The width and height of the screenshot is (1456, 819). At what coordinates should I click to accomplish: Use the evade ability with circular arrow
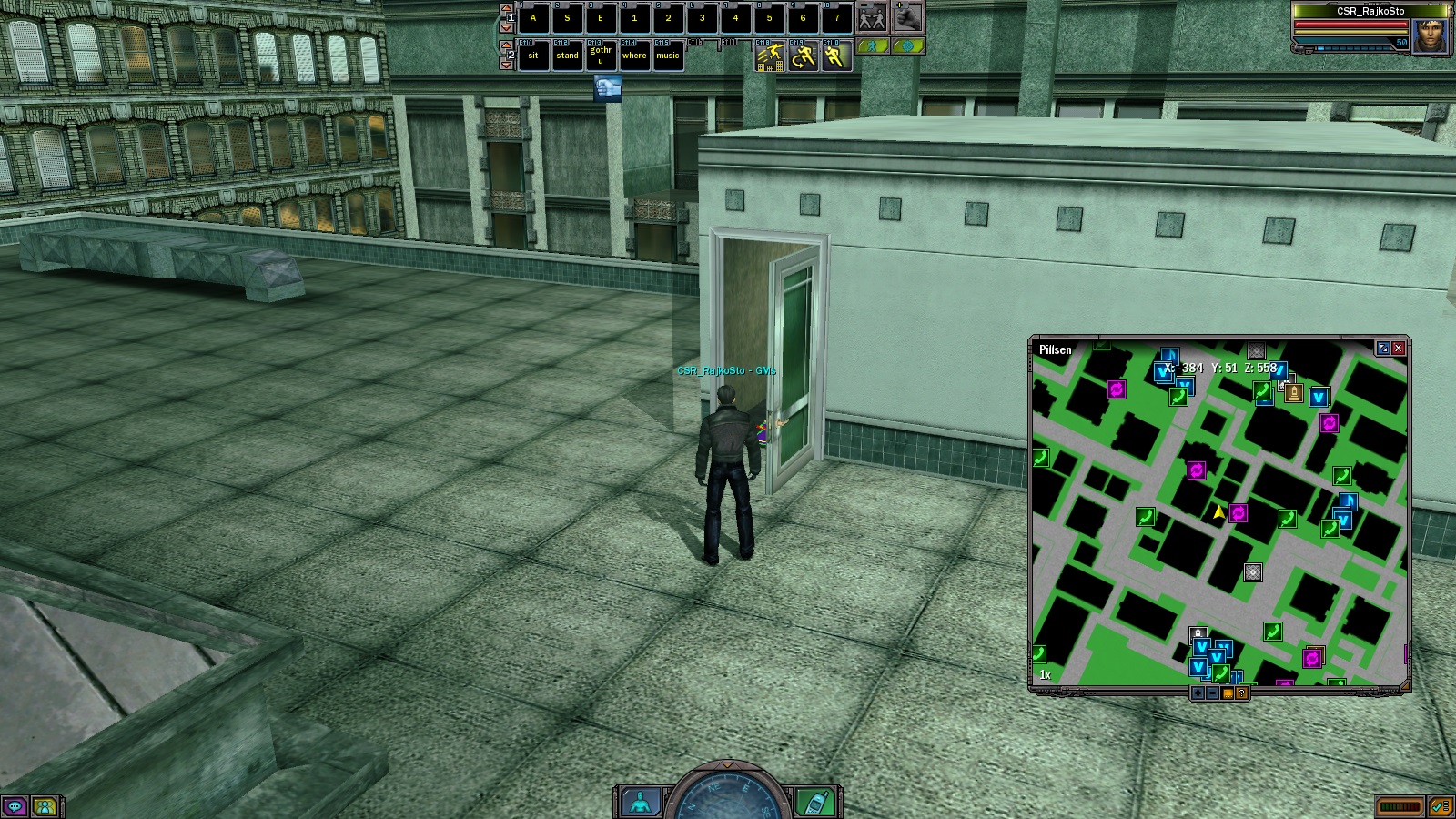click(803, 57)
